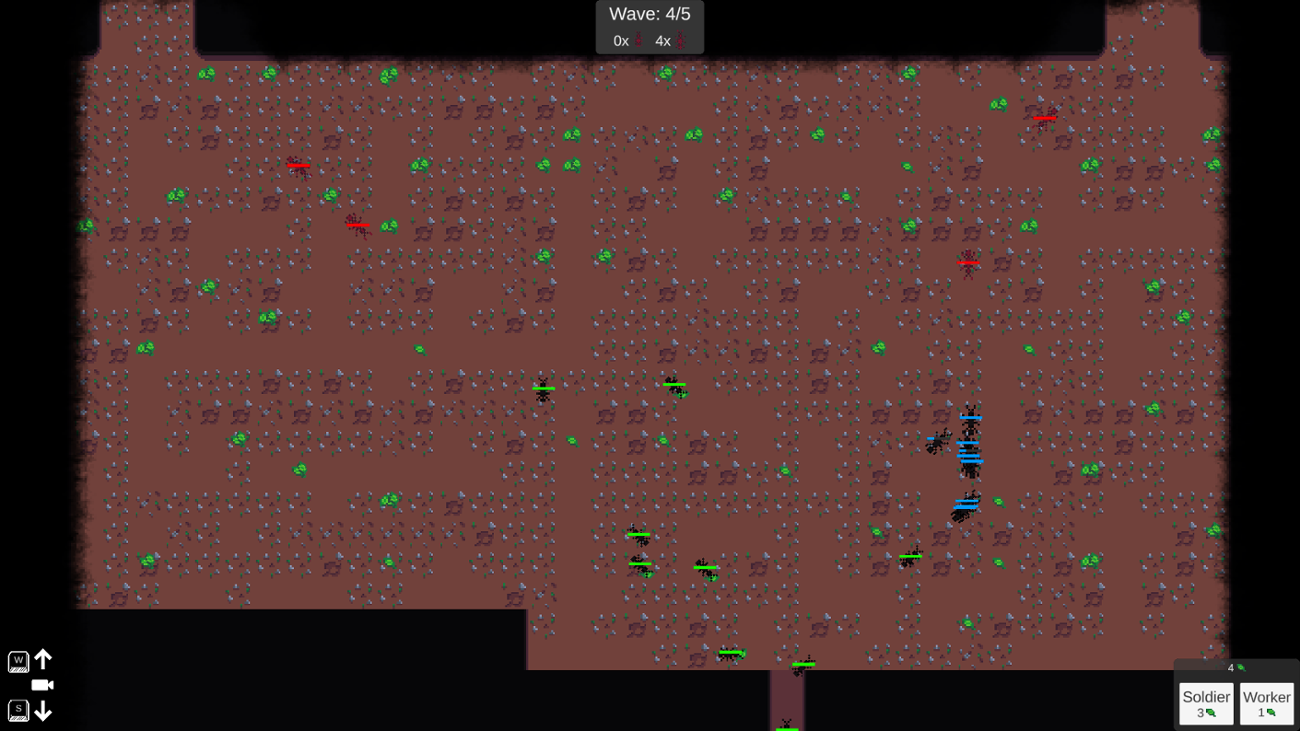Click the up arrow camera control

click(x=42, y=659)
